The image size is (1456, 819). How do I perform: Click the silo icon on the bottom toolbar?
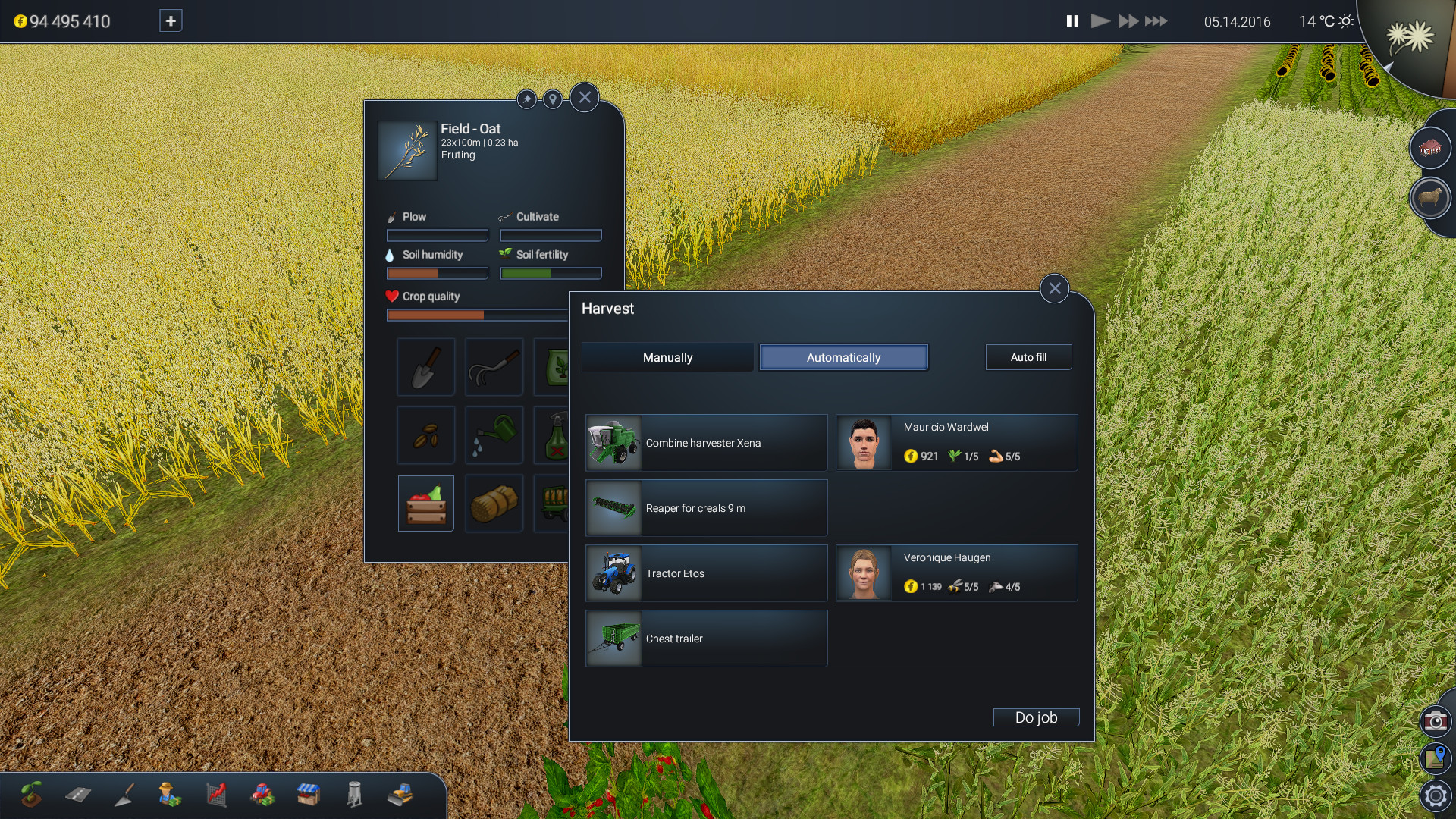354,795
